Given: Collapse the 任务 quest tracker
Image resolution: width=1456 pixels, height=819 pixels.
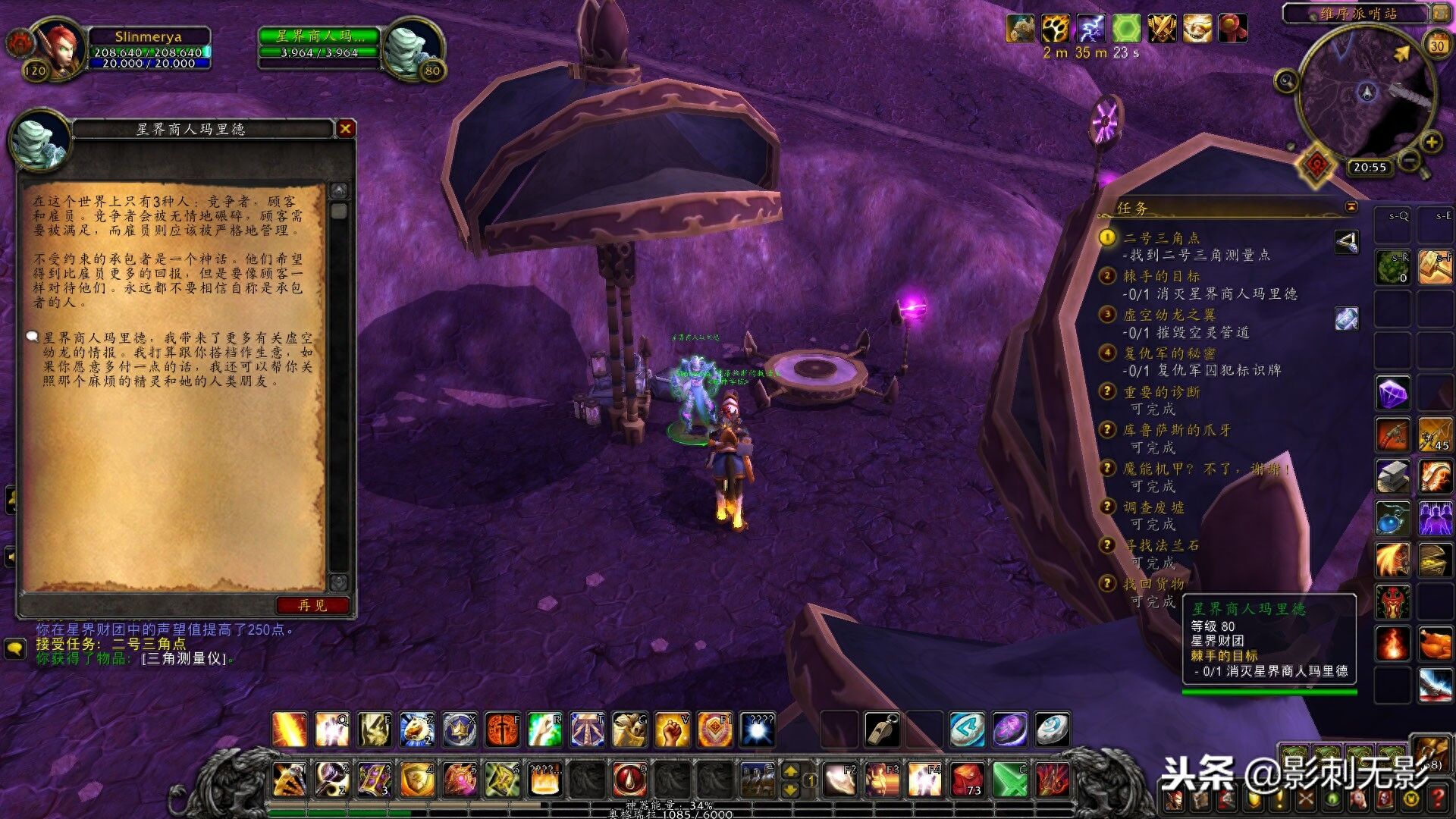Looking at the screenshot, I should coord(1351,207).
